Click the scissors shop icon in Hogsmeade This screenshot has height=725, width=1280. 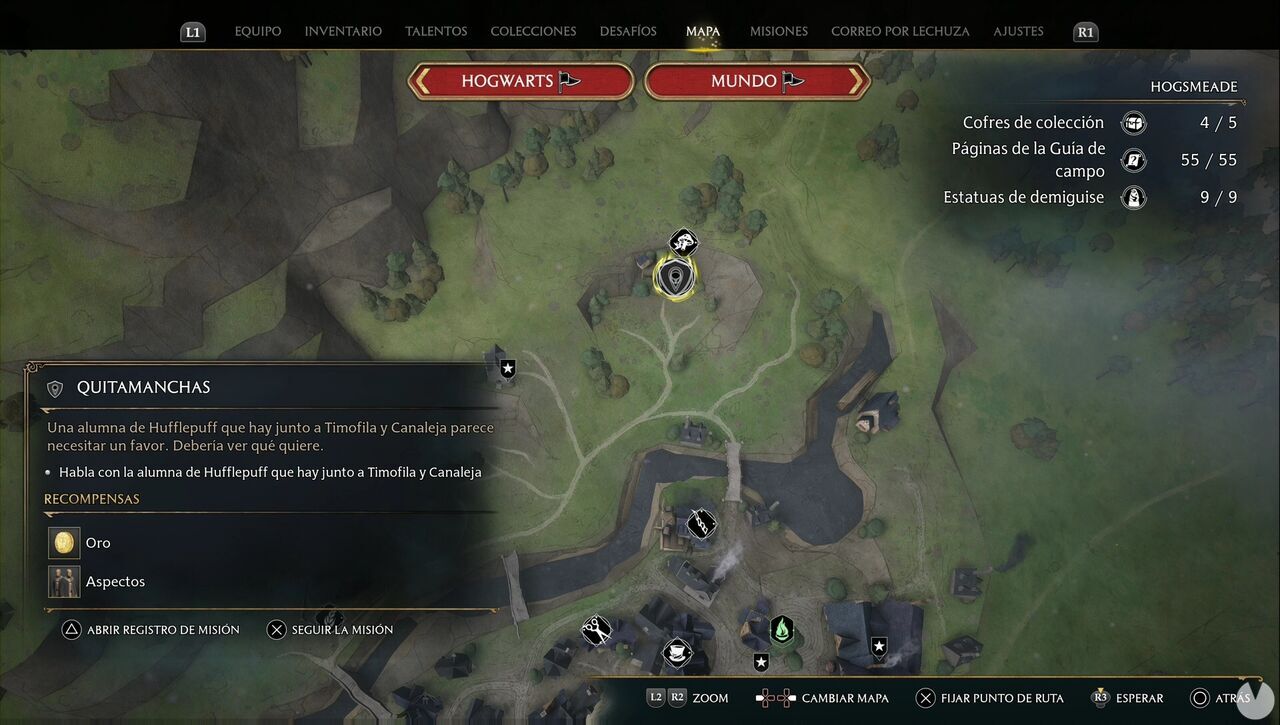[596, 628]
